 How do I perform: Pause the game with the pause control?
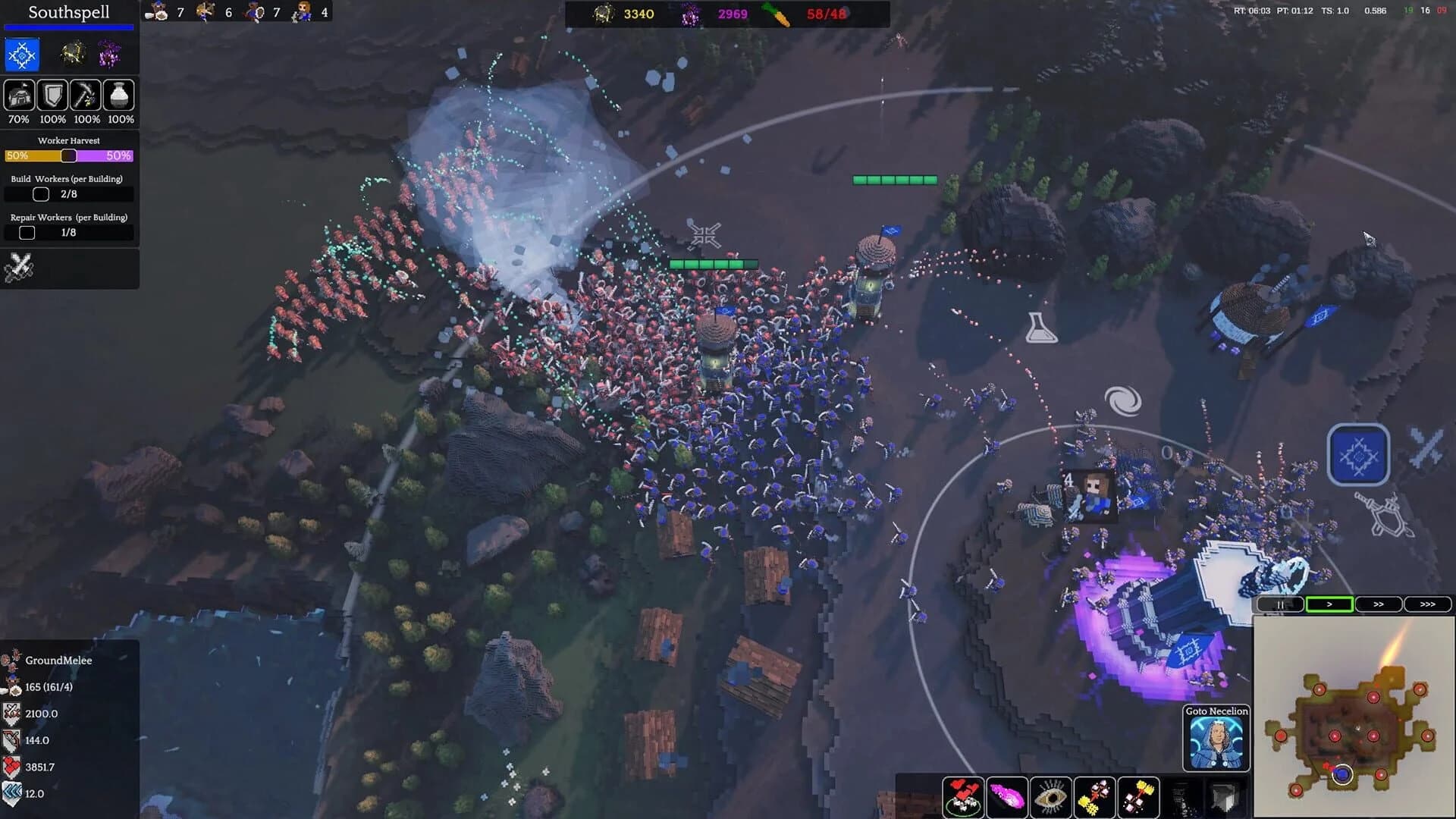[x=1279, y=604]
